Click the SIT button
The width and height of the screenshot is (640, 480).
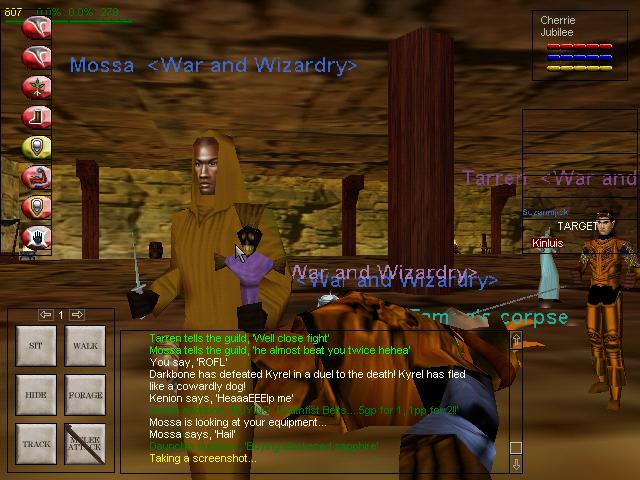(33, 346)
